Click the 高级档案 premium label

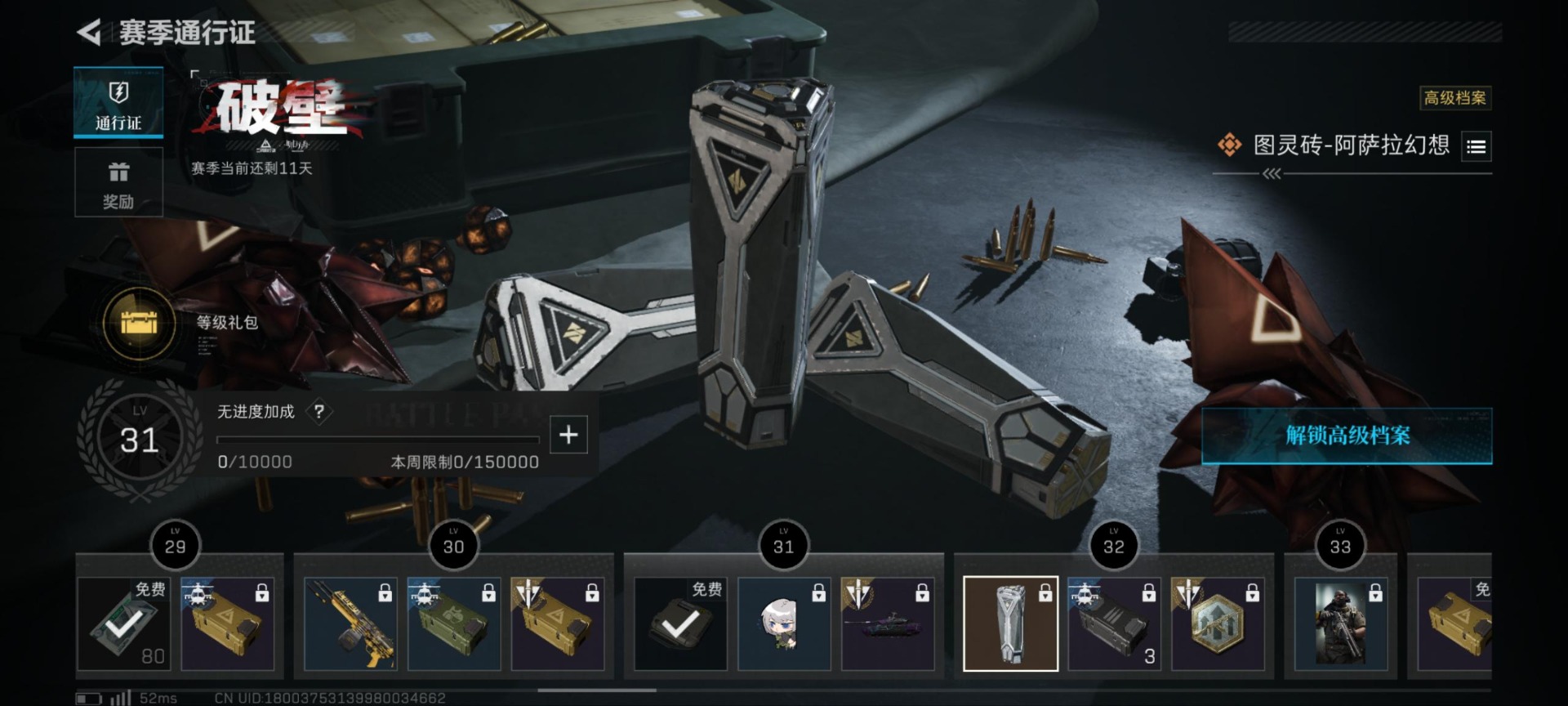[1454, 98]
